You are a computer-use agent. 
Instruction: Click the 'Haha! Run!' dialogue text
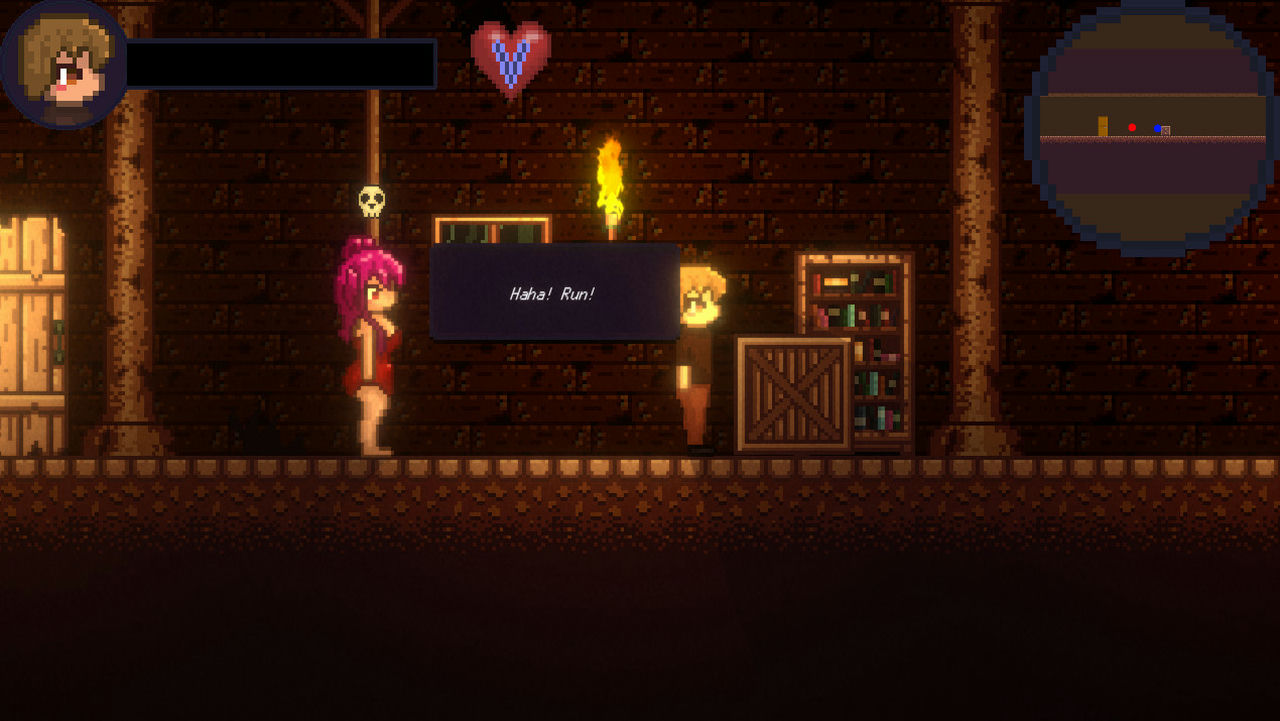[x=550, y=294]
